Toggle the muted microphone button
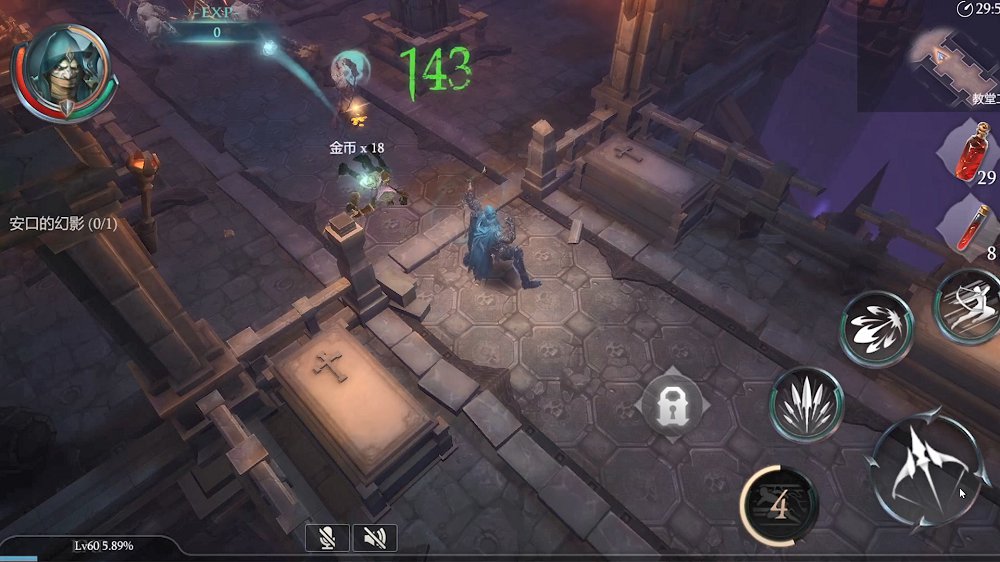 (x=327, y=538)
